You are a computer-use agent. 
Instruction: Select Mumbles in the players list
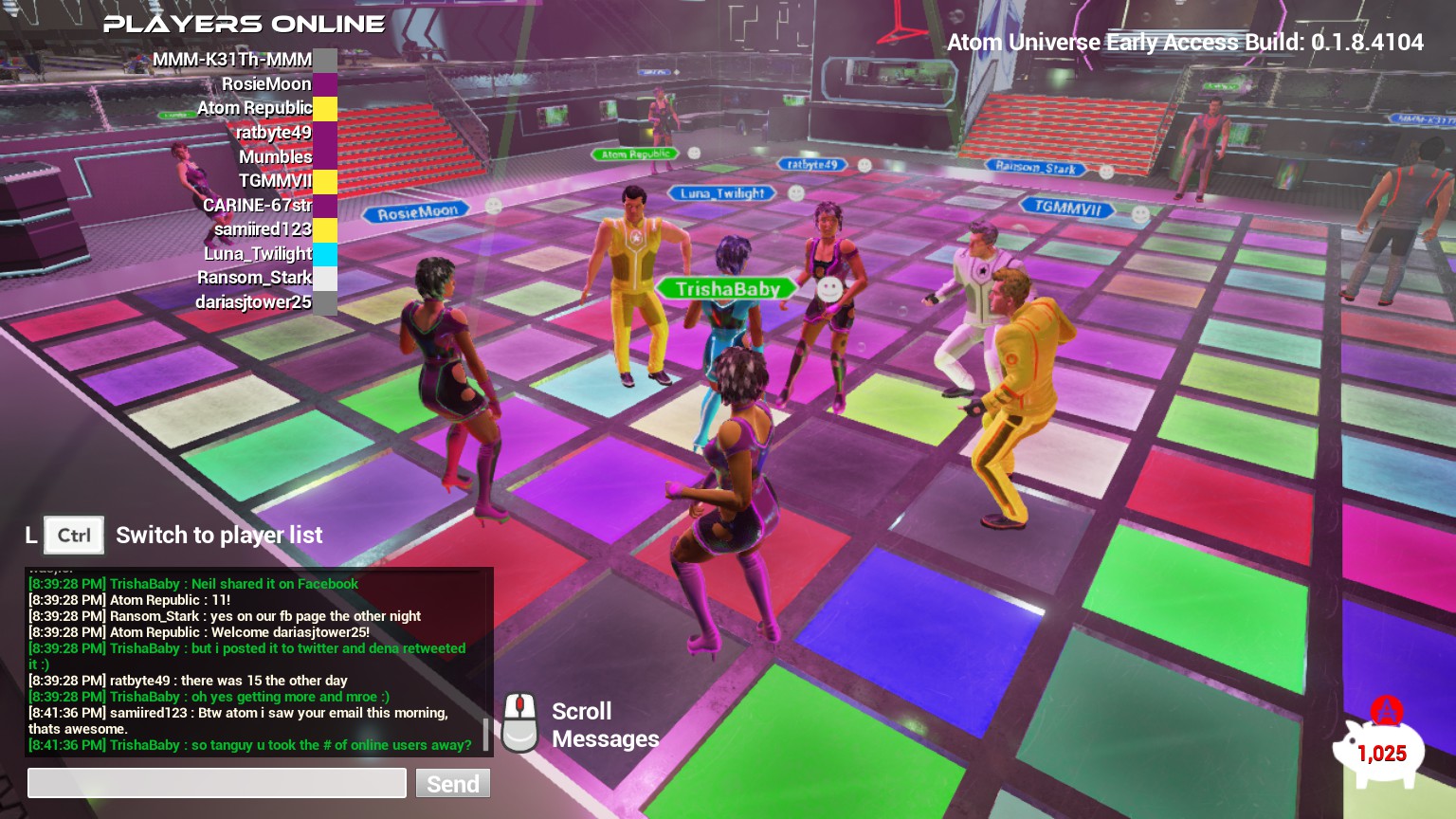tap(275, 156)
